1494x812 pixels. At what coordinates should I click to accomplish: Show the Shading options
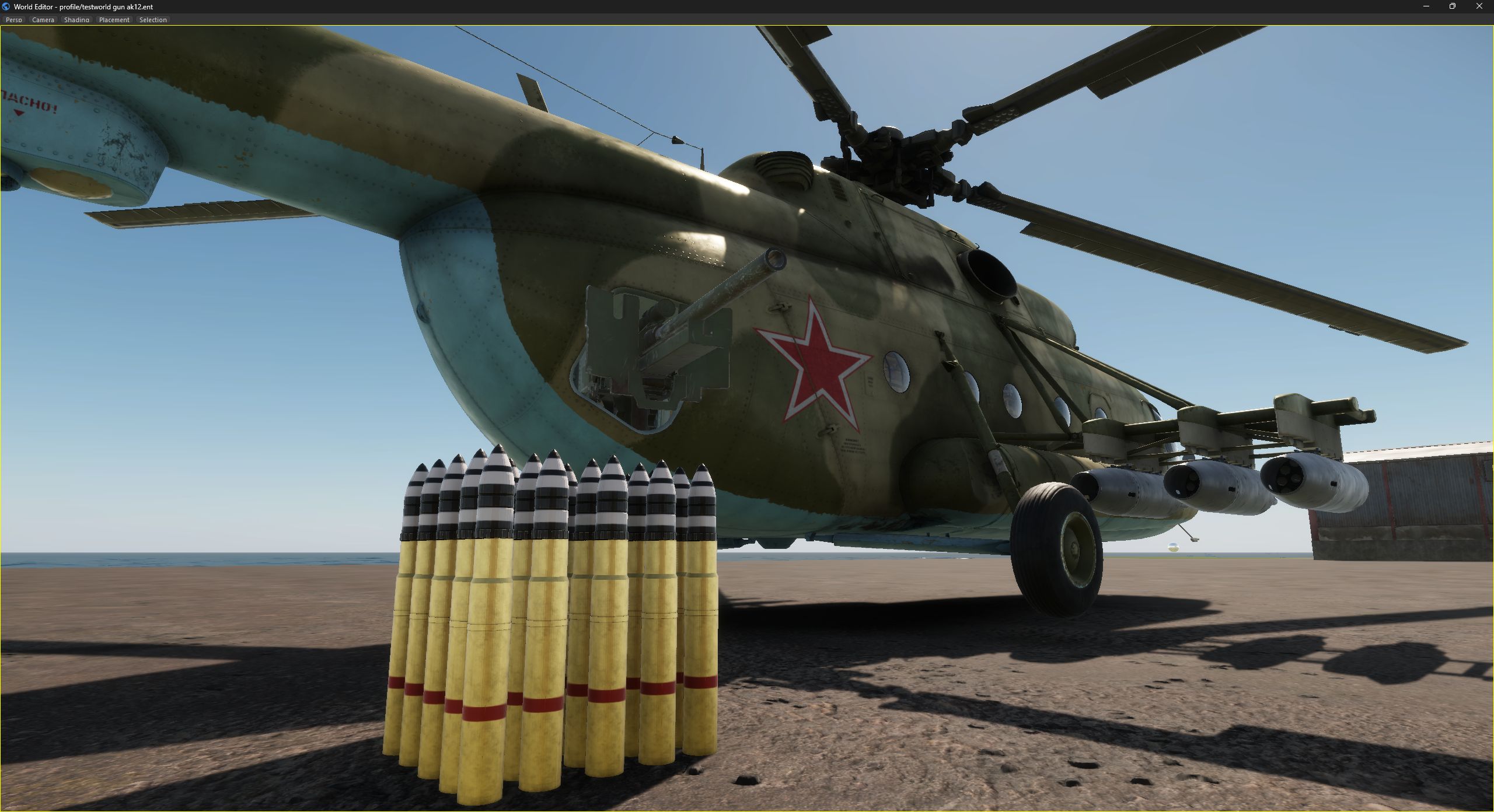click(x=76, y=20)
